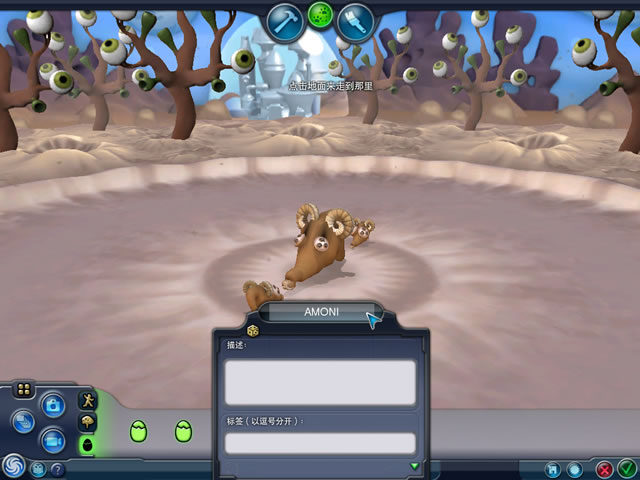
Task: Switch to the hammer build mode
Action: click(286, 21)
